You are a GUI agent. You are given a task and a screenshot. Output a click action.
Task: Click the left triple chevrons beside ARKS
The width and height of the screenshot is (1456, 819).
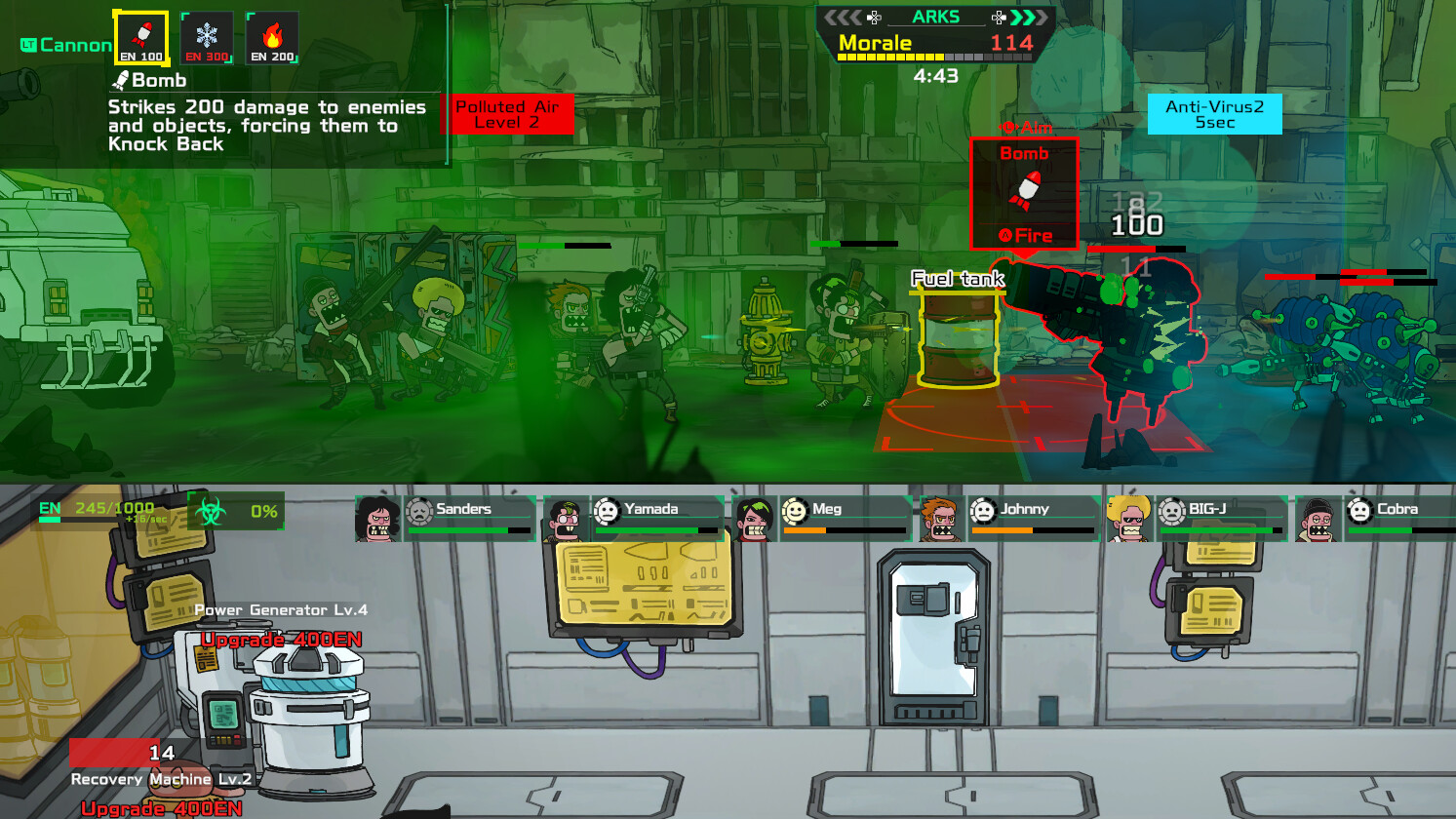844,17
